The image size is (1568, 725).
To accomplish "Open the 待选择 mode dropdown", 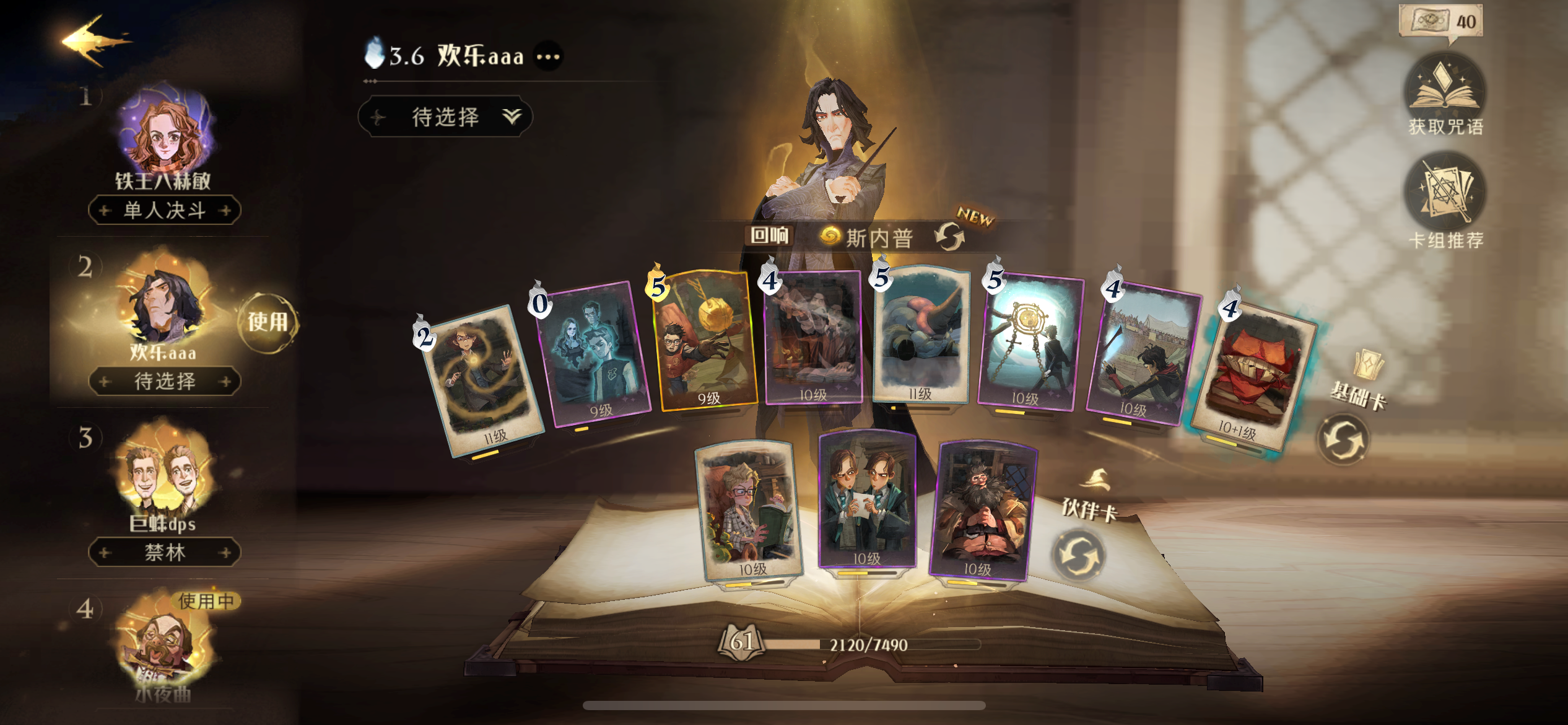I will tap(445, 116).
